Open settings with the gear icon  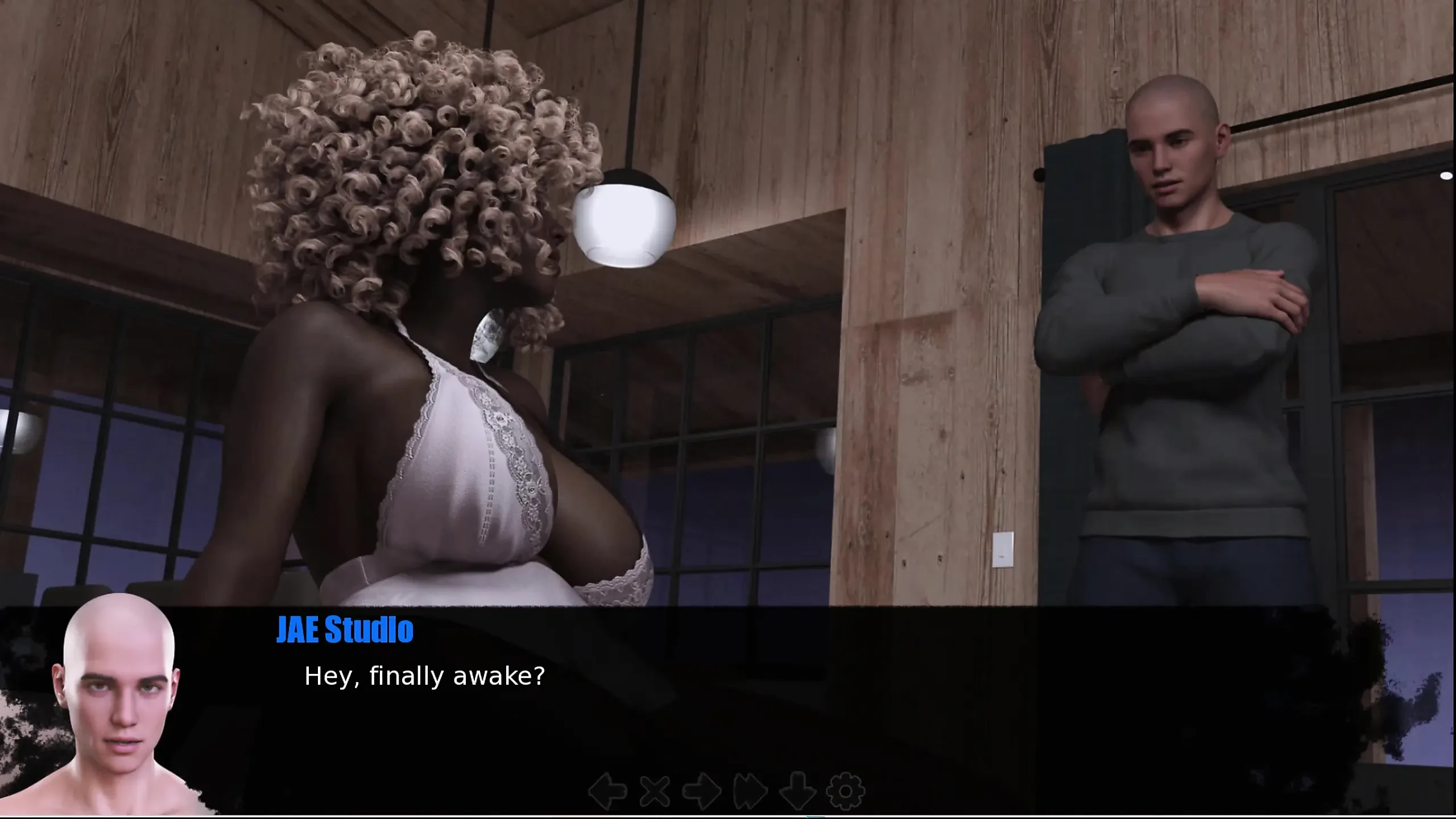point(845,791)
